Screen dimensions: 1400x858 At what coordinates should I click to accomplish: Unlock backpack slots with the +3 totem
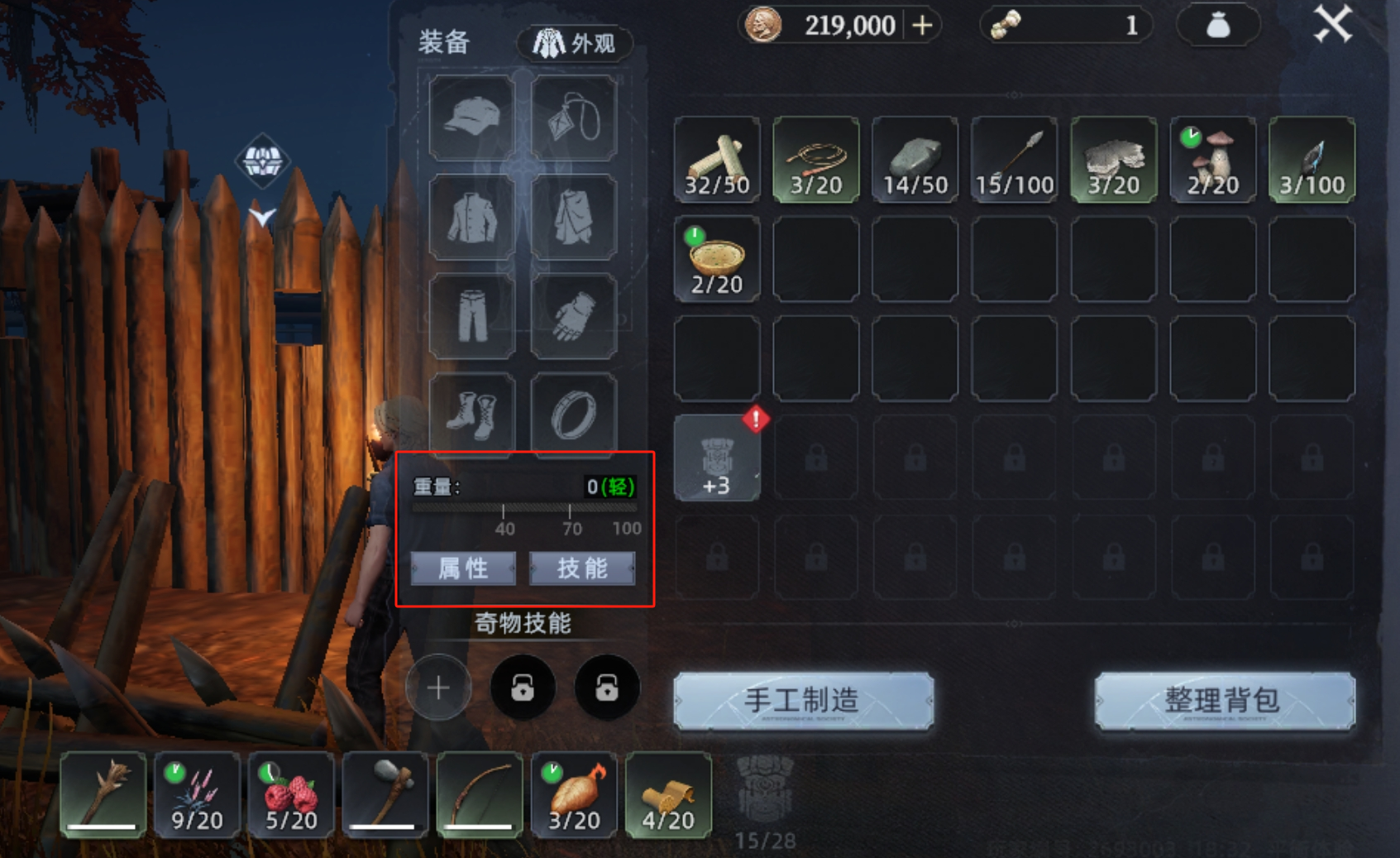(x=717, y=459)
